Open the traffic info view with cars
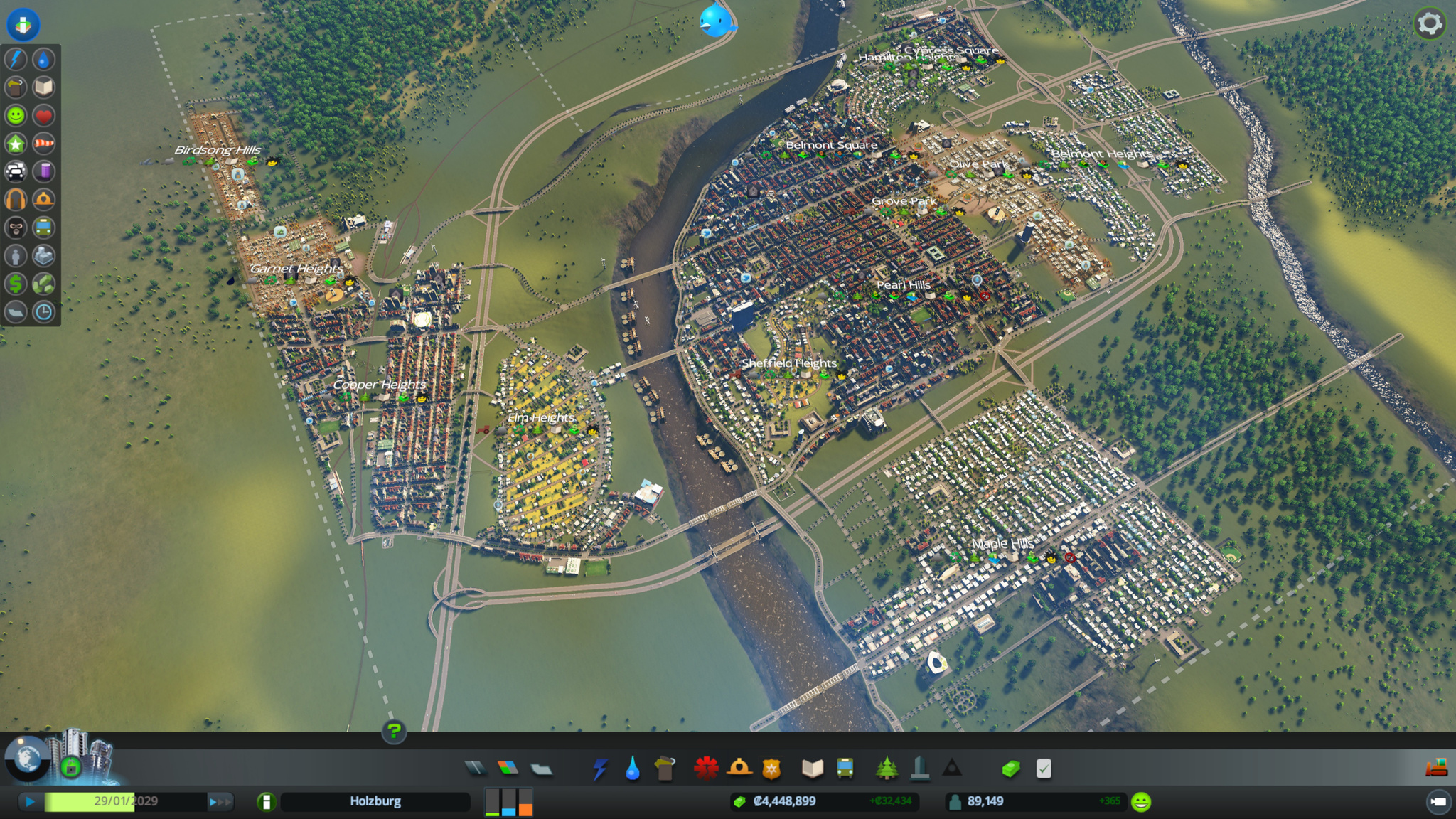The height and width of the screenshot is (819, 1456). (x=16, y=171)
